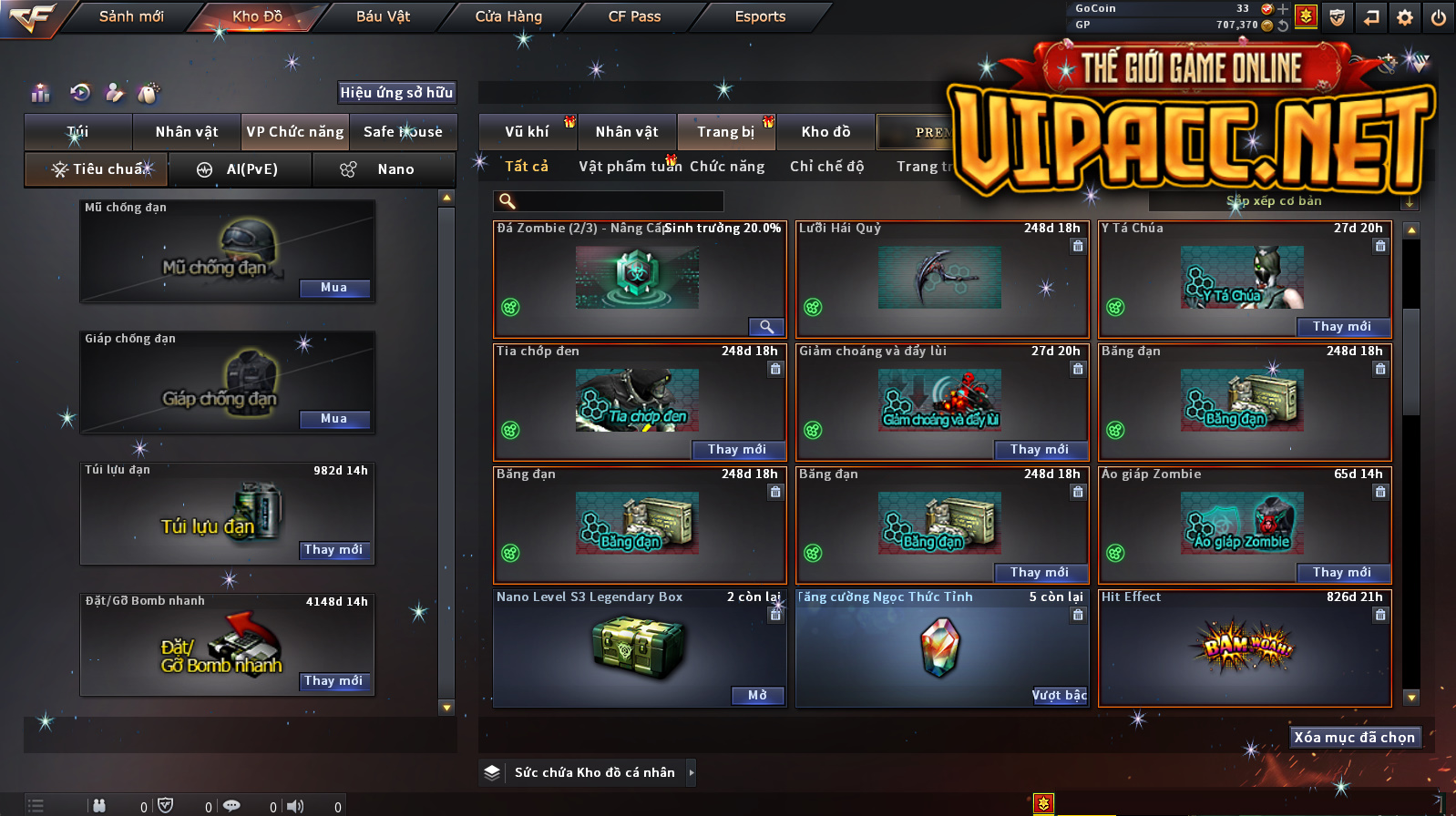Open the settings gear icon
The image size is (1456, 816).
click(x=1405, y=17)
